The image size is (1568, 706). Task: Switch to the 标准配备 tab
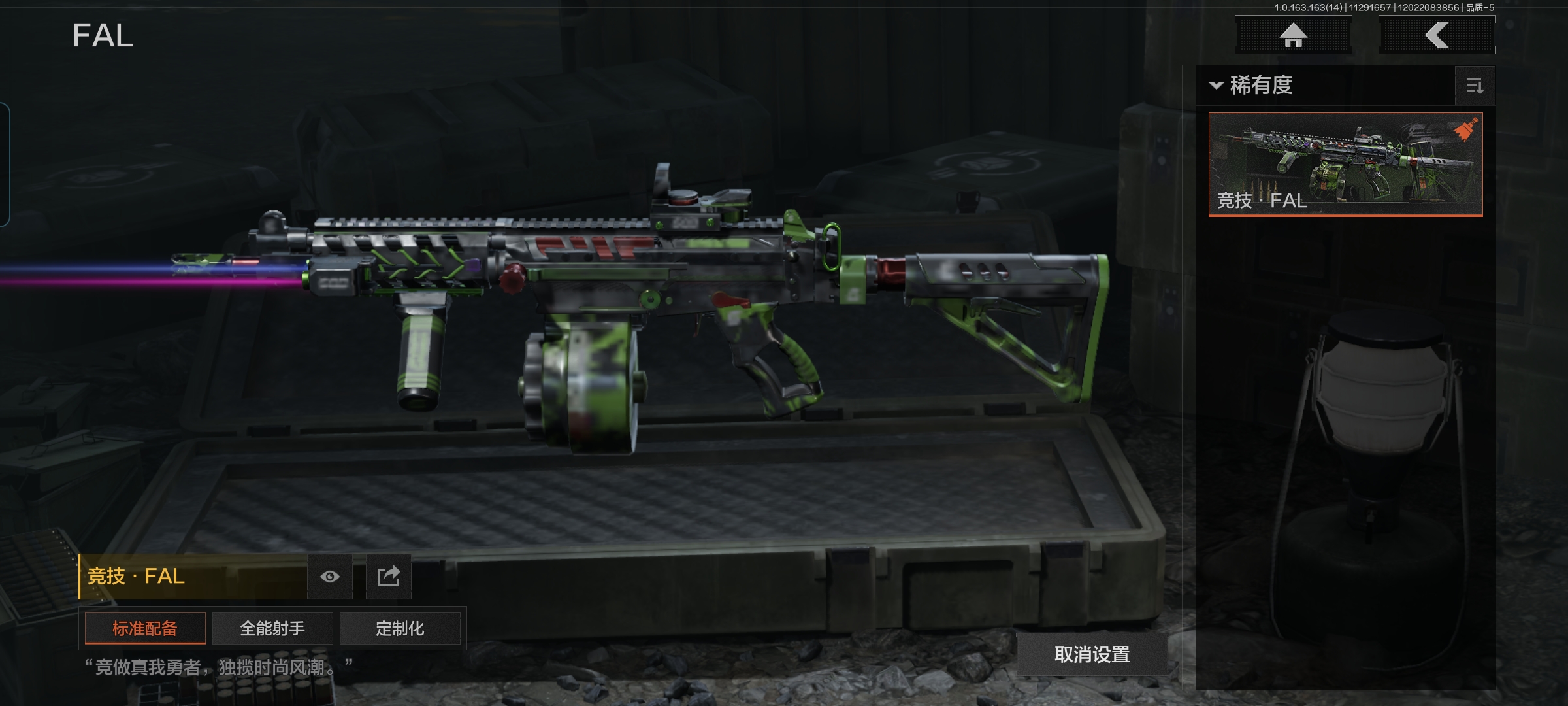(145, 628)
